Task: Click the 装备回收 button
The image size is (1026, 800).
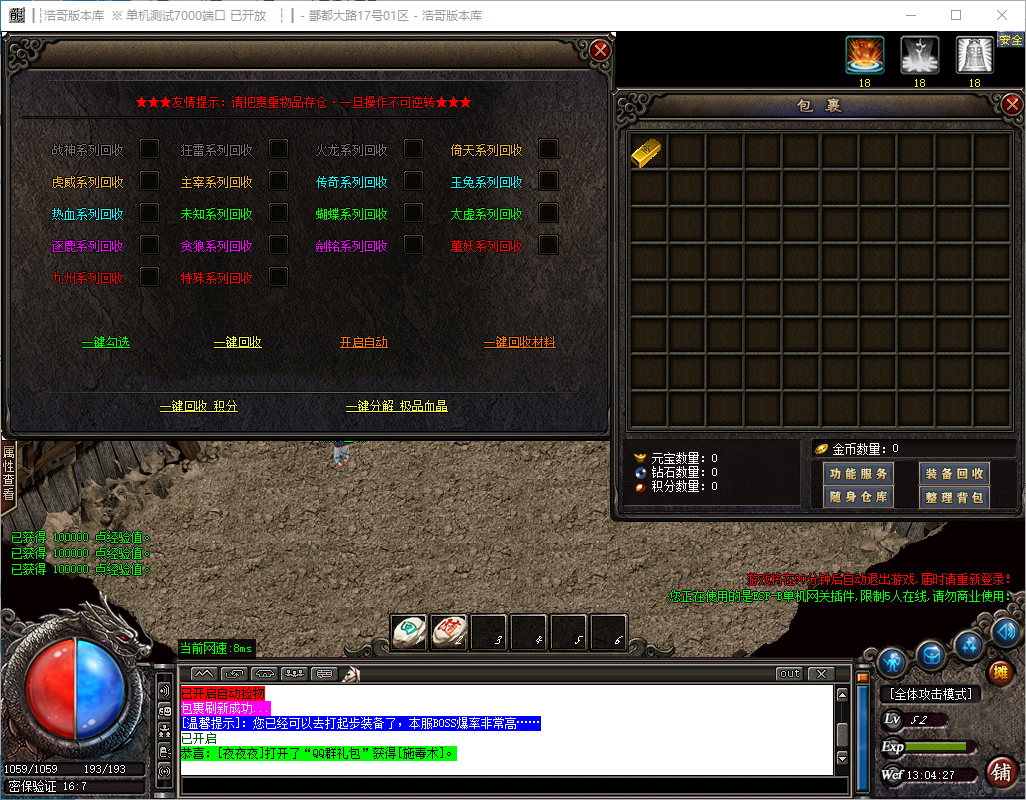Action: pos(954,474)
